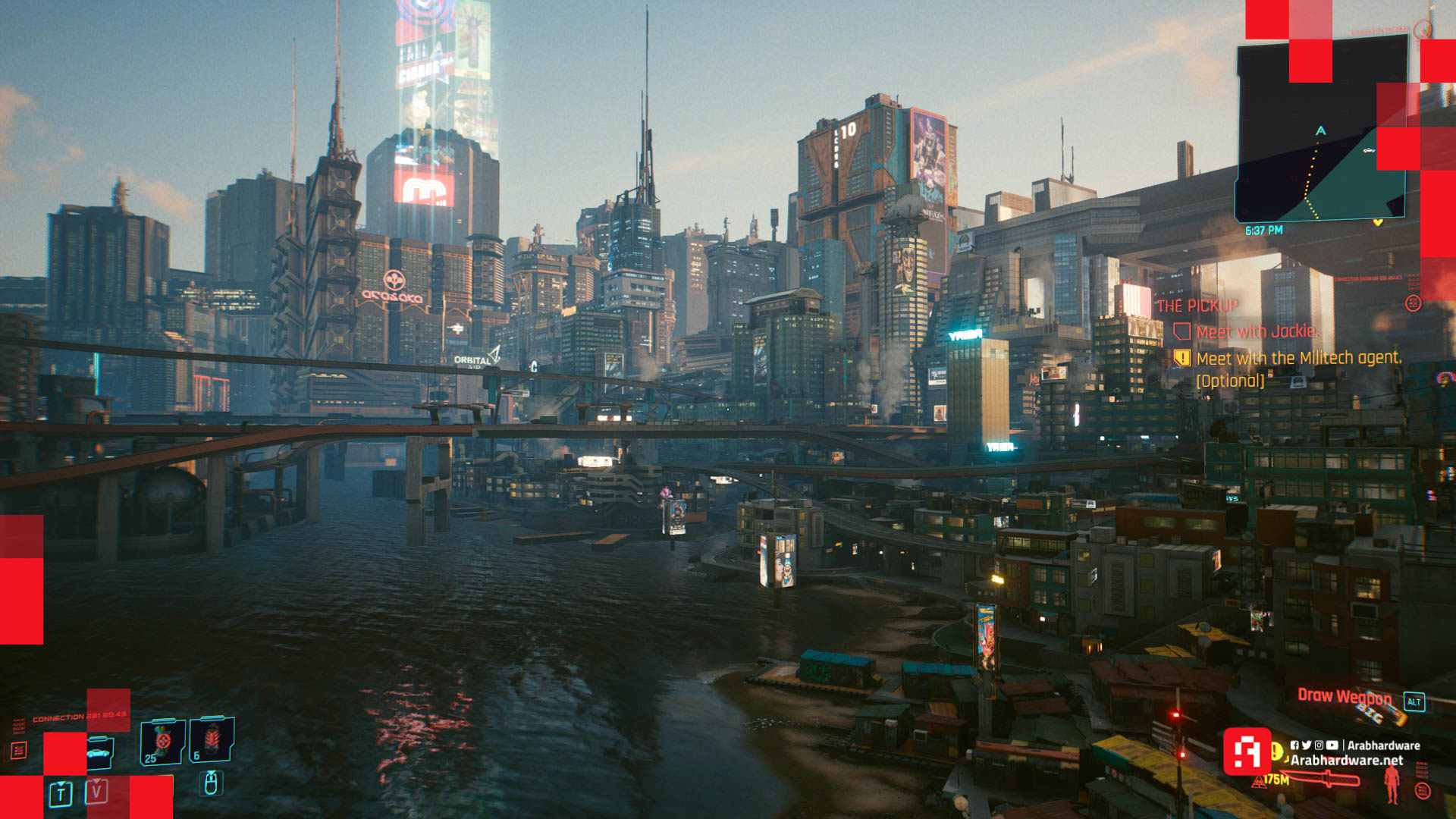
Task: Select the vehicle car icon slot
Action: click(99, 753)
